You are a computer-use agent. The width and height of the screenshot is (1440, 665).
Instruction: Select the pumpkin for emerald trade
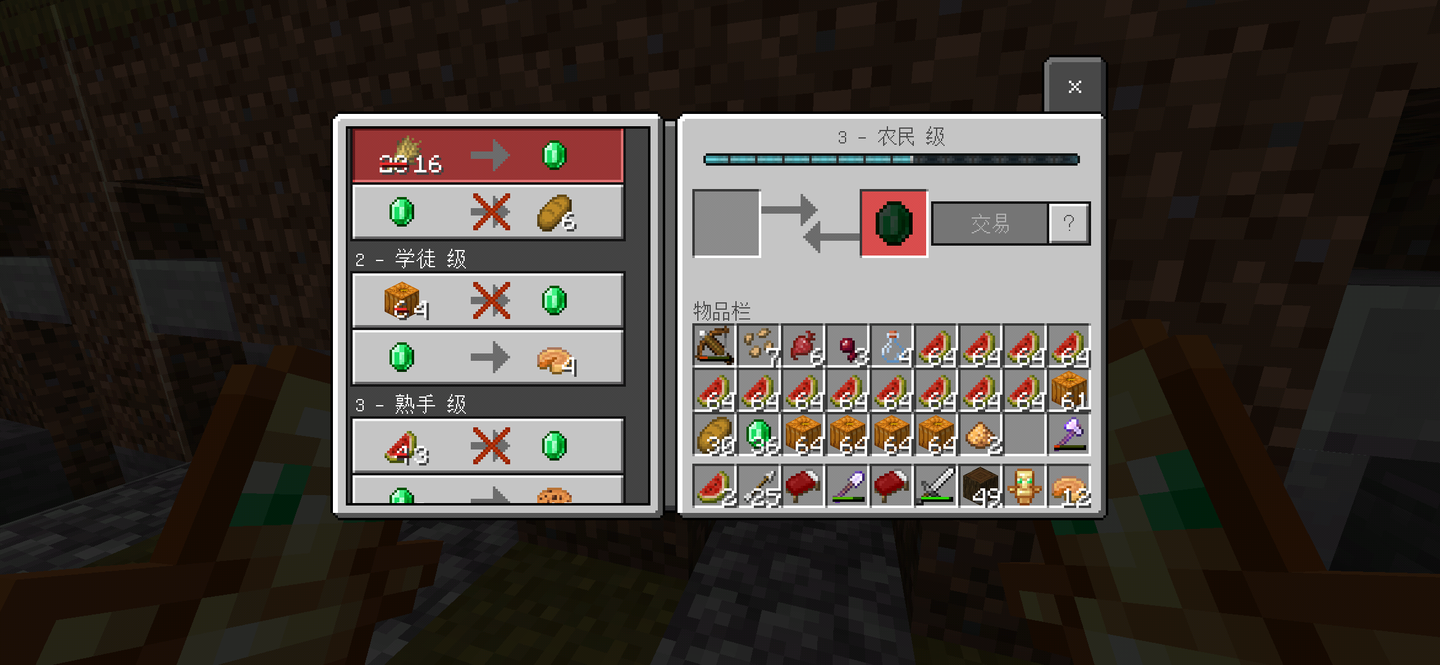pyautogui.click(x=488, y=300)
